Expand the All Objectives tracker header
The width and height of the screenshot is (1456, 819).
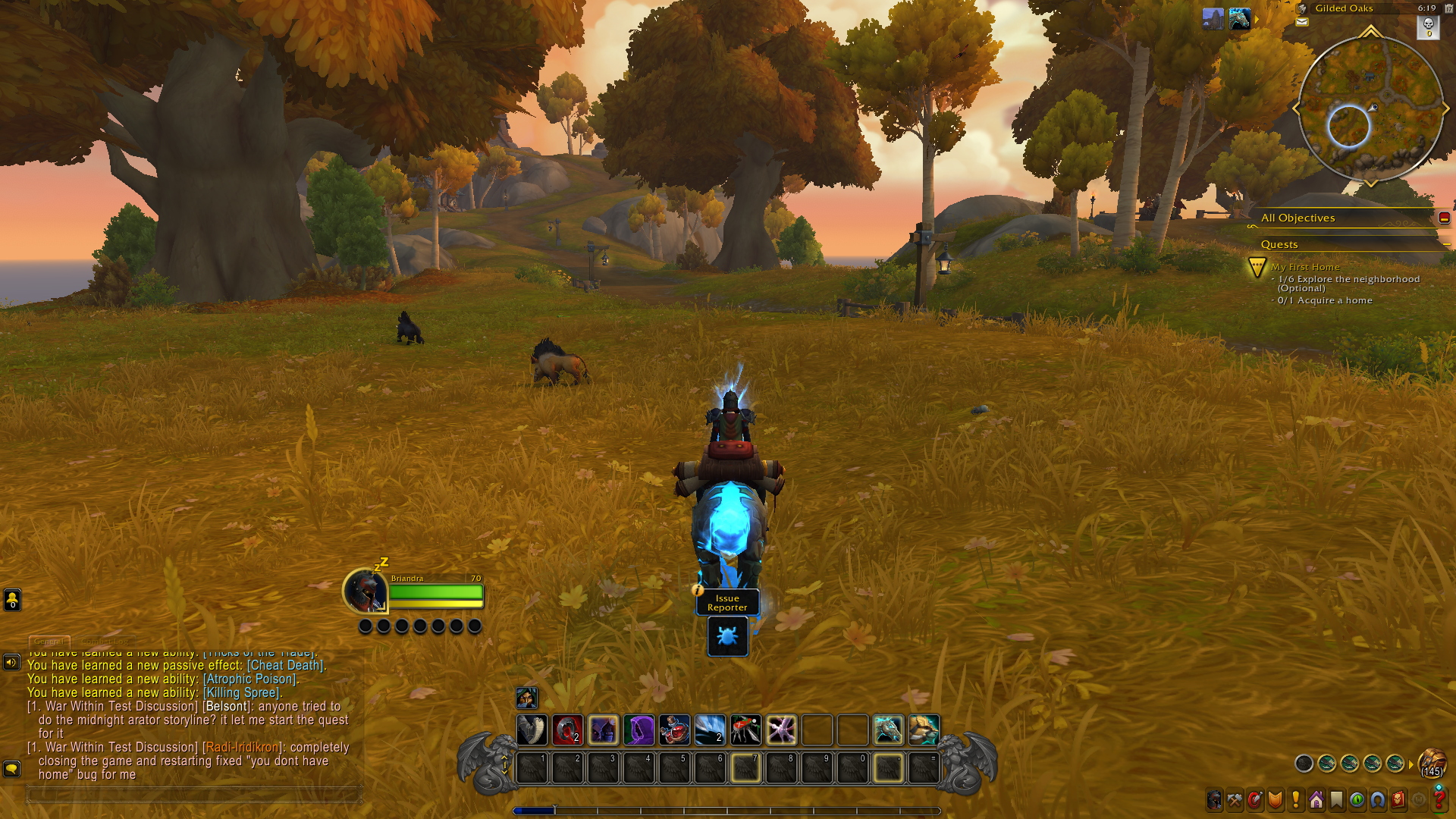coord(1298,218)
